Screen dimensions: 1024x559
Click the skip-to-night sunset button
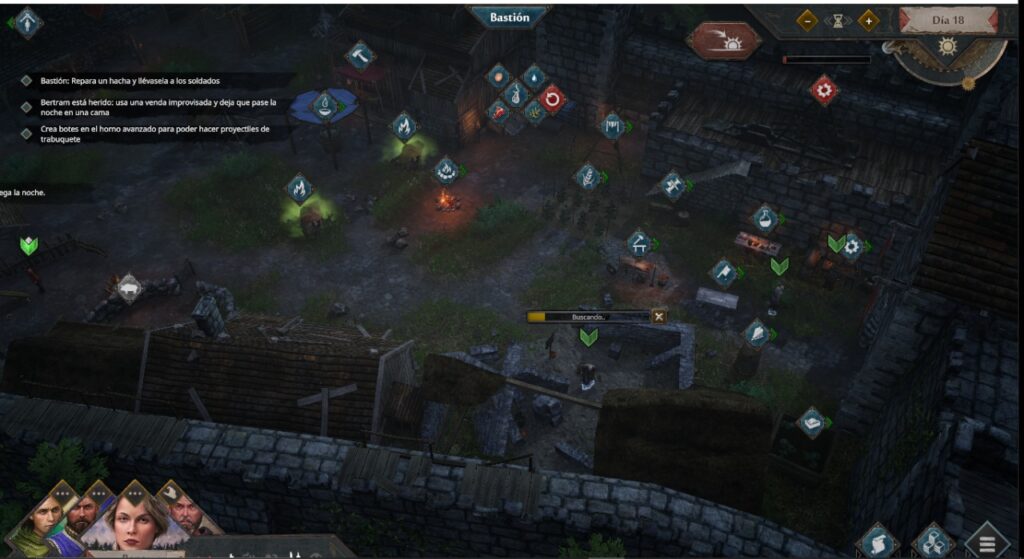[x=723, y=40]
